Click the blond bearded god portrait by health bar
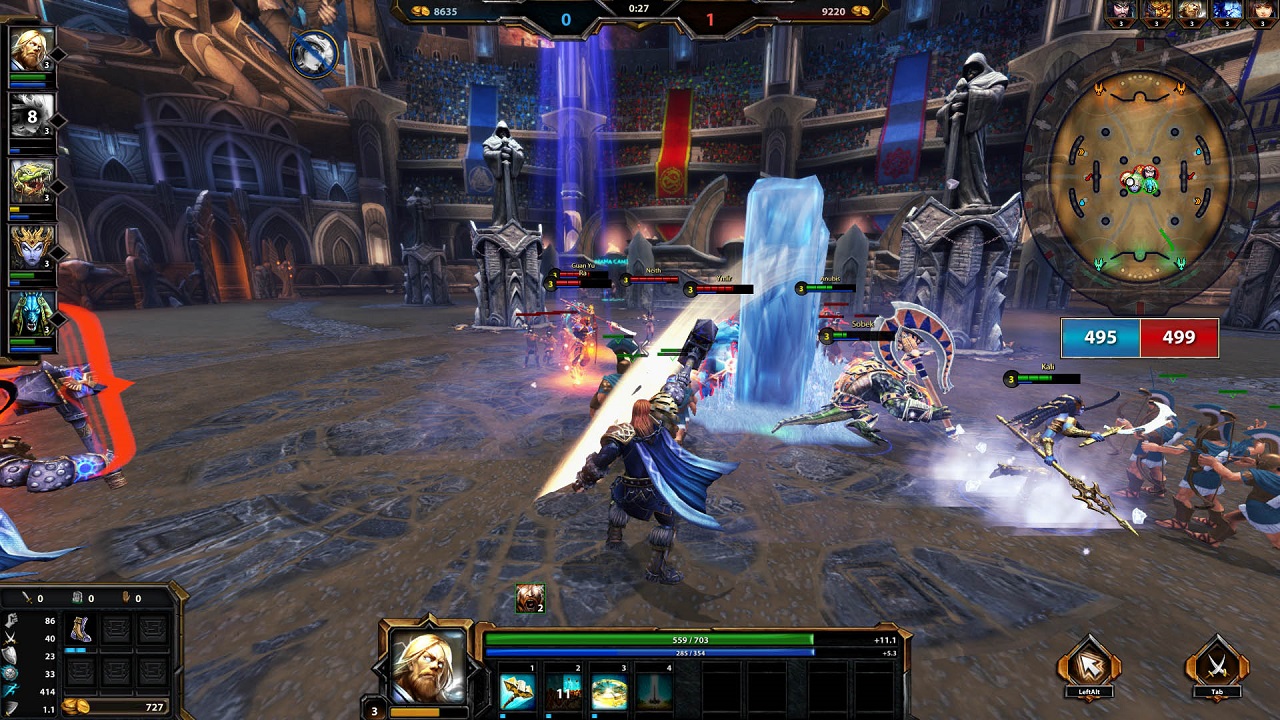Screen dimensions: 1280x720 tap(428, 668)
